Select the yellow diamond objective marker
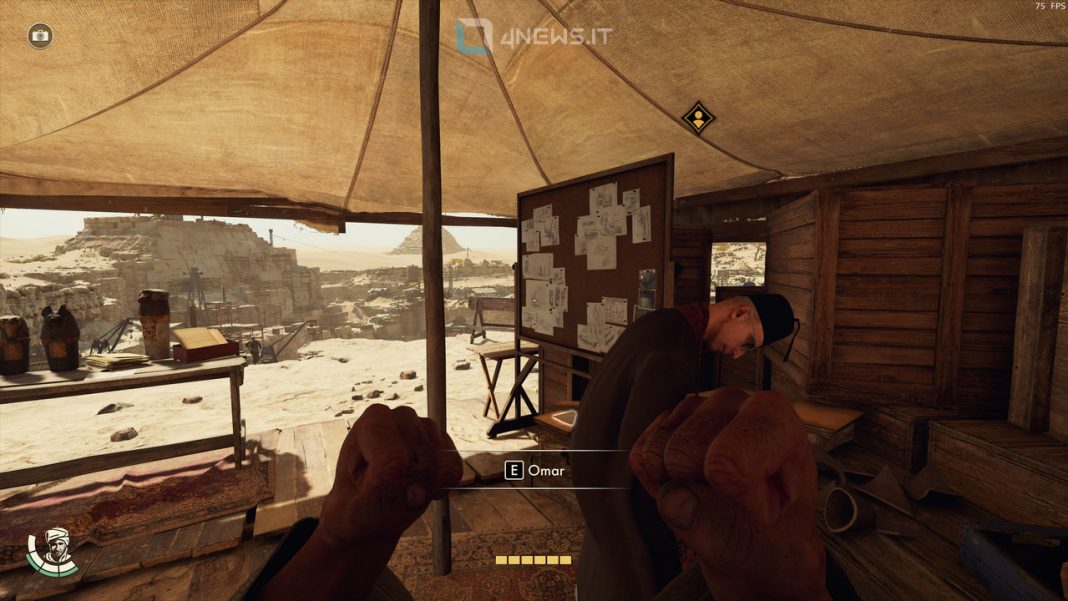The image size is (1068, 601). tap(698, 118)
